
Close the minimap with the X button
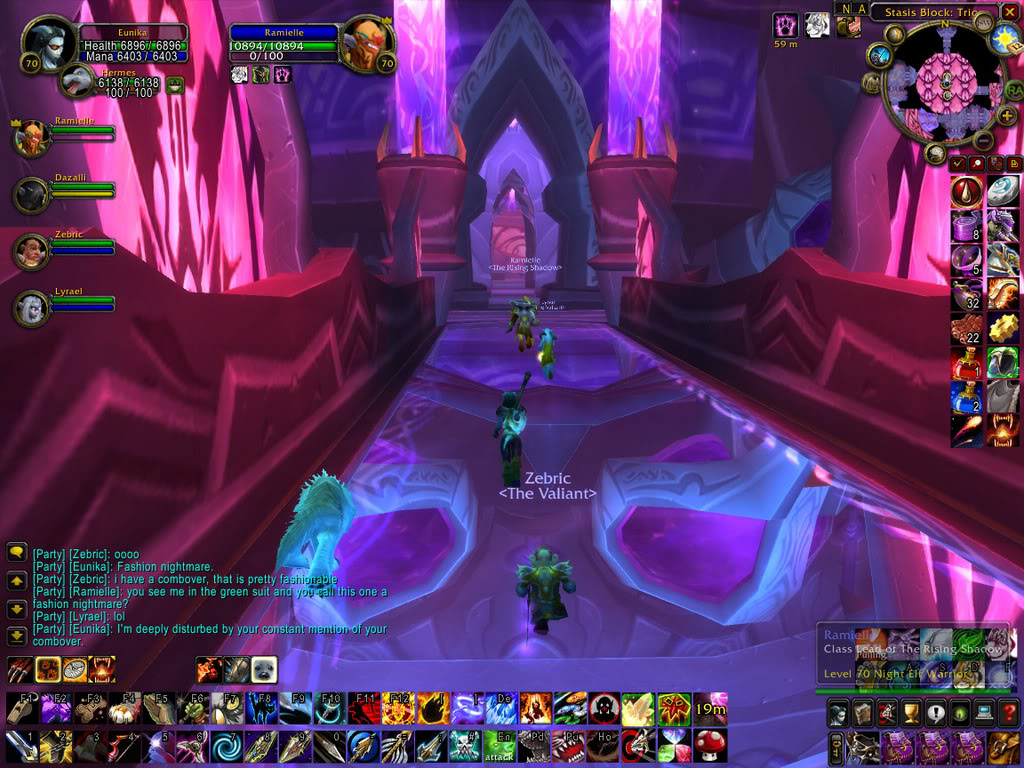click(x=1011, y=13)
